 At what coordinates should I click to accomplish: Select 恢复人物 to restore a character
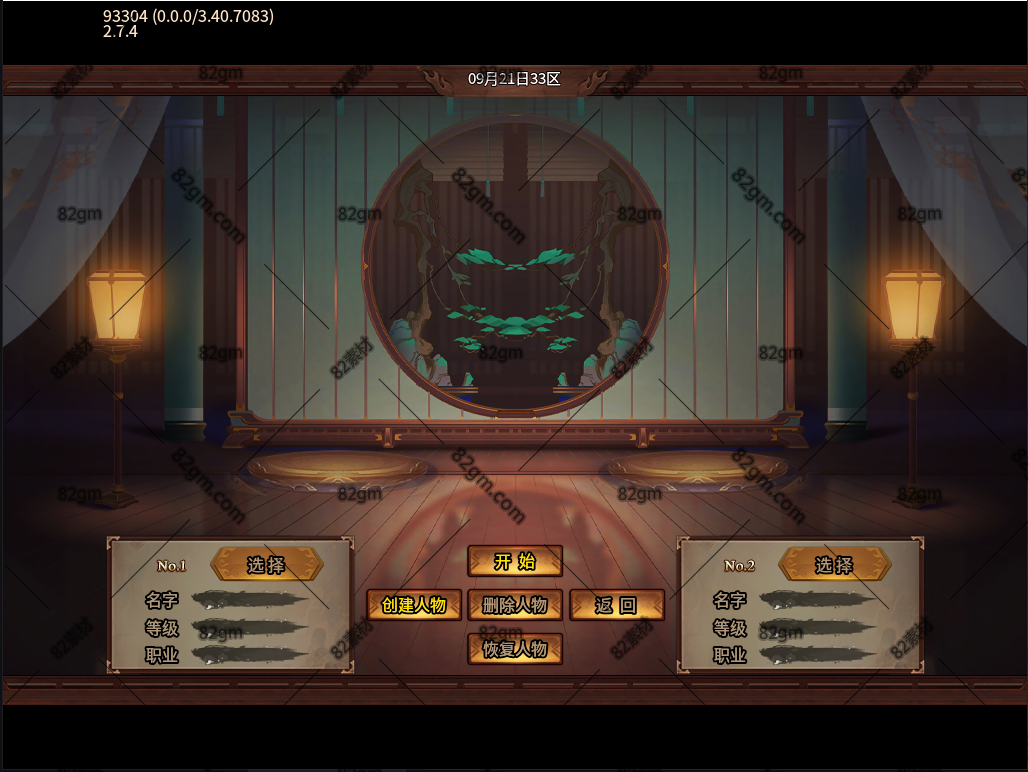(515, 649)
